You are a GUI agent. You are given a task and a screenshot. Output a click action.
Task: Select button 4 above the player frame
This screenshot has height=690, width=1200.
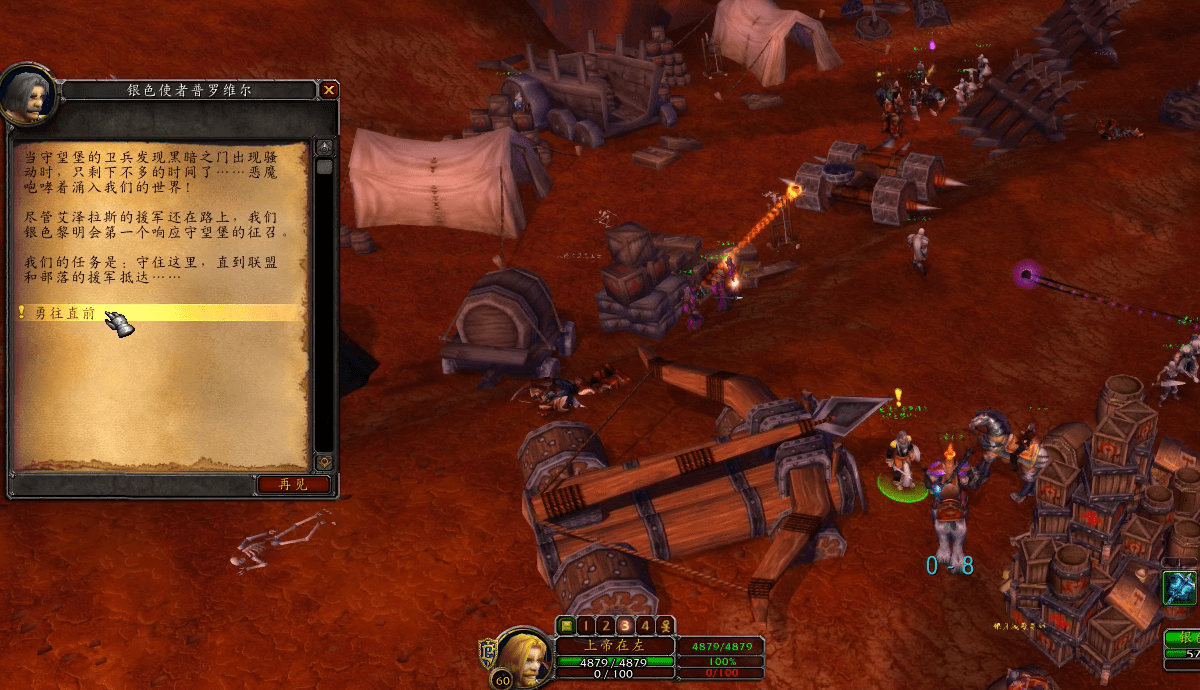click(645, 626)
